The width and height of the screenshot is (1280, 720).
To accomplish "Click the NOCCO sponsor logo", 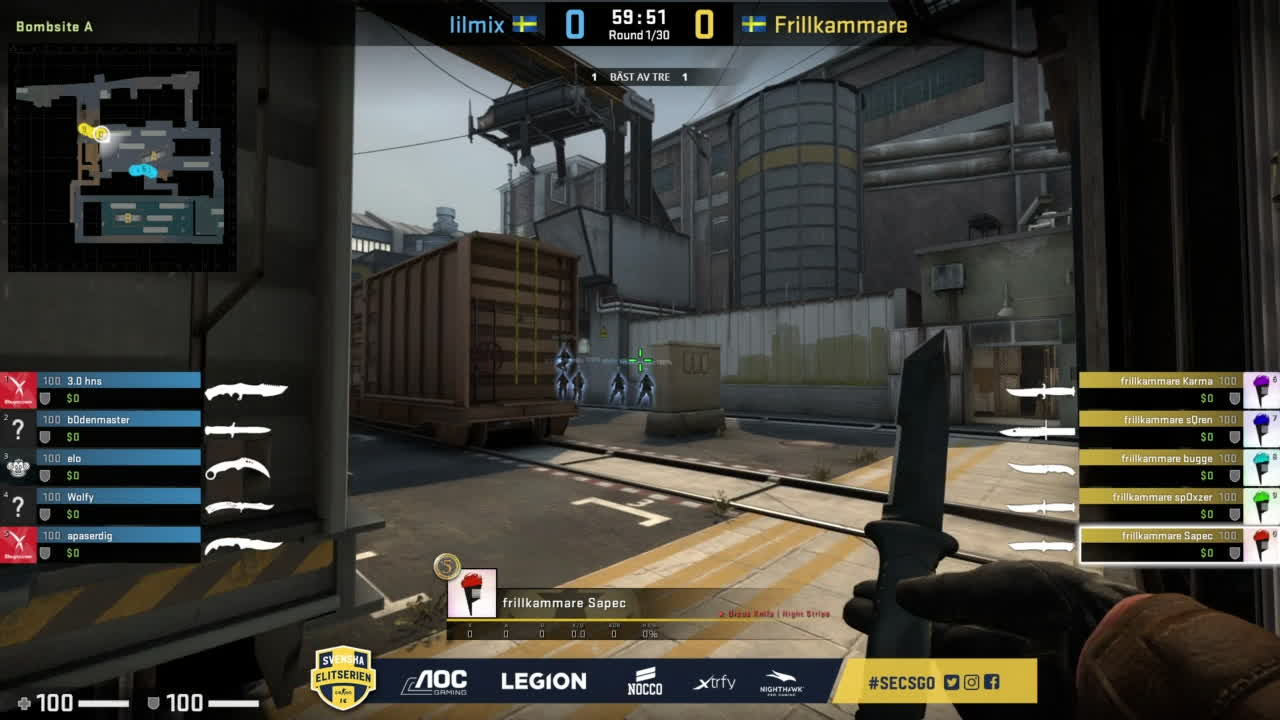I will (x=645, y=681).
